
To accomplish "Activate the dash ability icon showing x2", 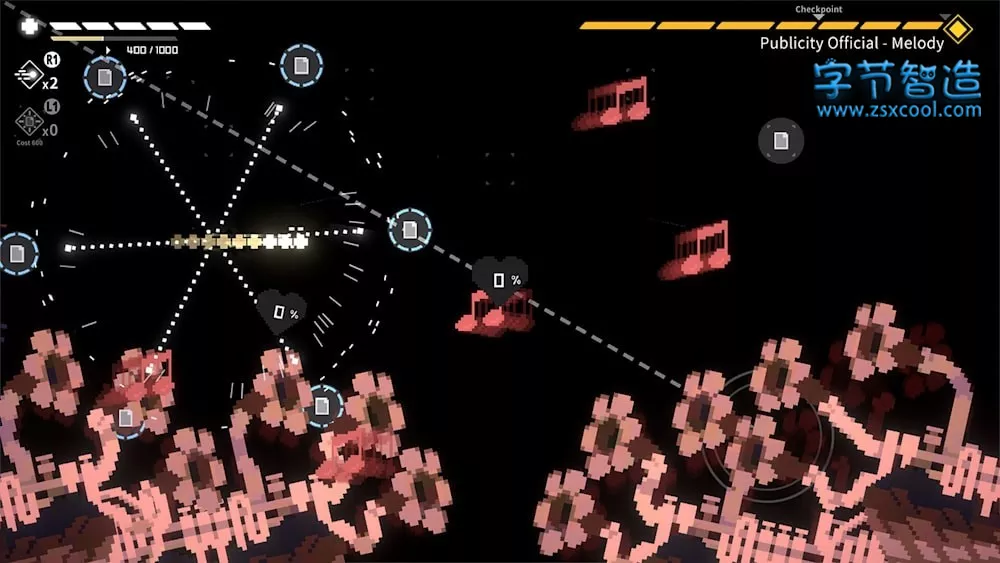I will (28, 74).
